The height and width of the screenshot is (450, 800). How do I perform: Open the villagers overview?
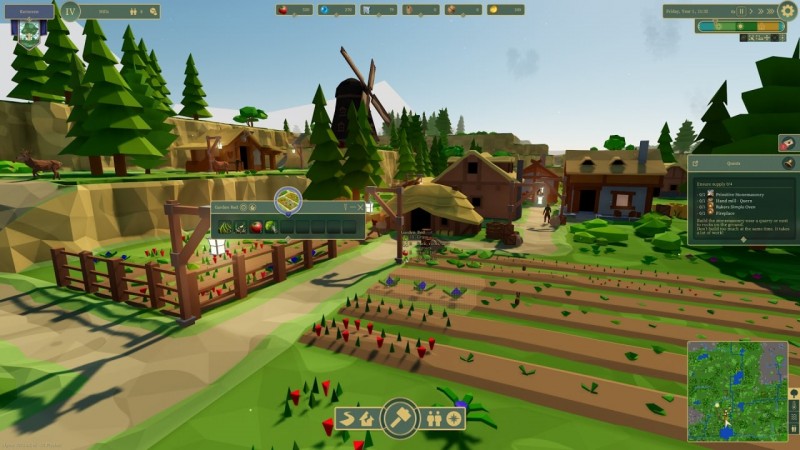tap(436, 418)
